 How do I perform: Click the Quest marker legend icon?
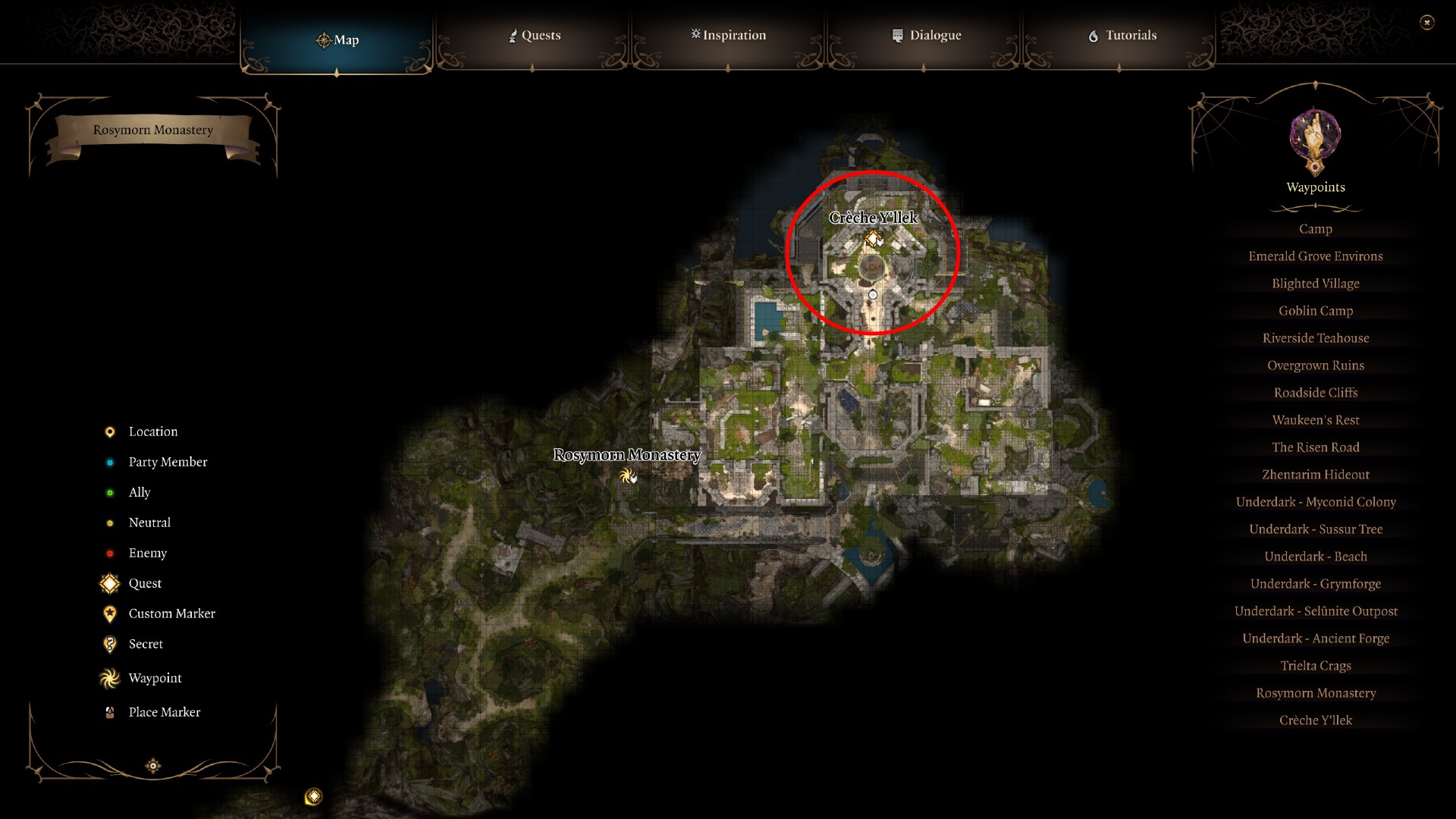[x=109, y=583]
